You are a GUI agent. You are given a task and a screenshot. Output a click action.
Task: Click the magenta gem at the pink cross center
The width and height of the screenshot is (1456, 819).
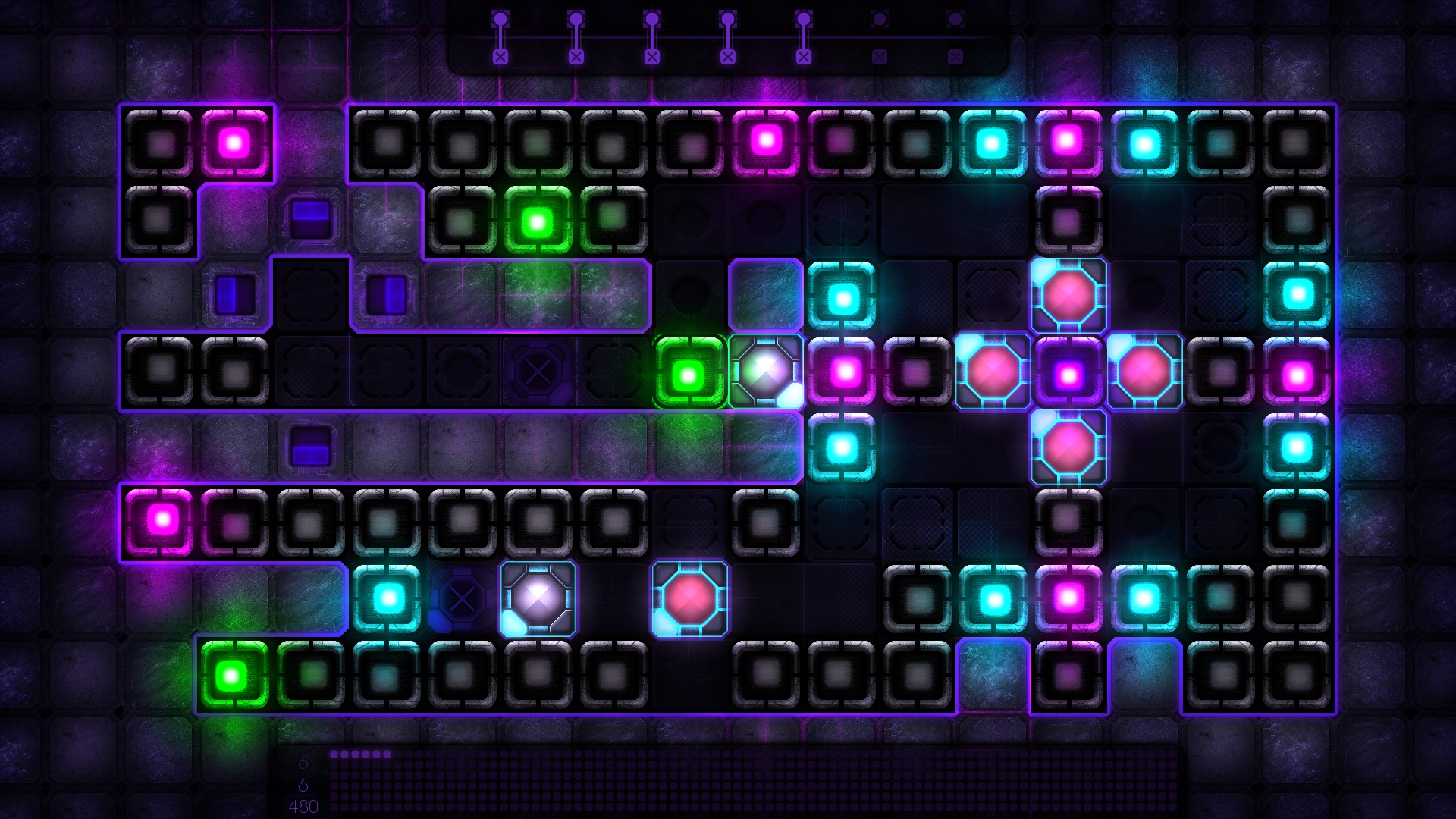click(x=1068, y=371)
